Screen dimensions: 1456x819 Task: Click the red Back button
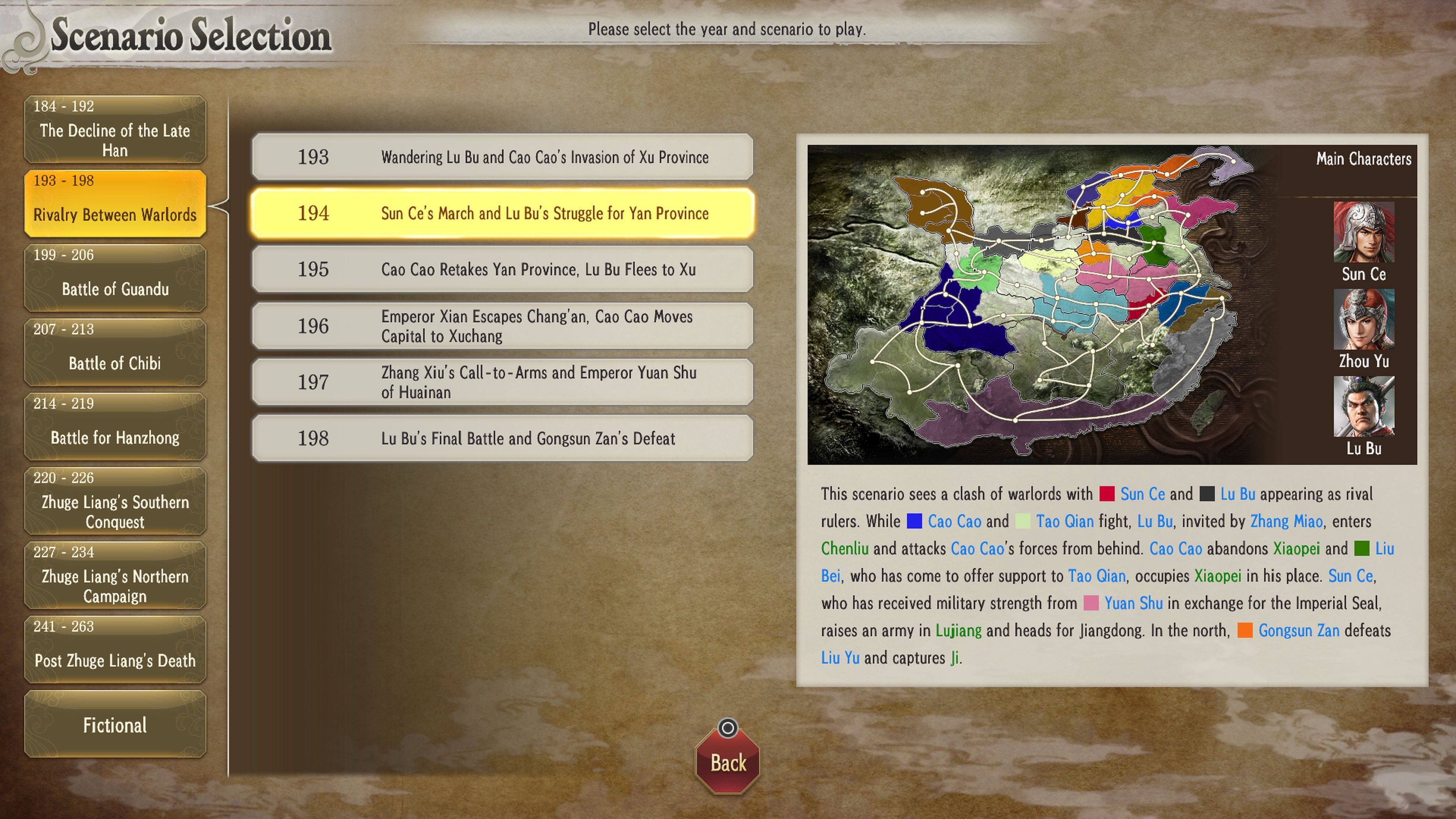728,761
